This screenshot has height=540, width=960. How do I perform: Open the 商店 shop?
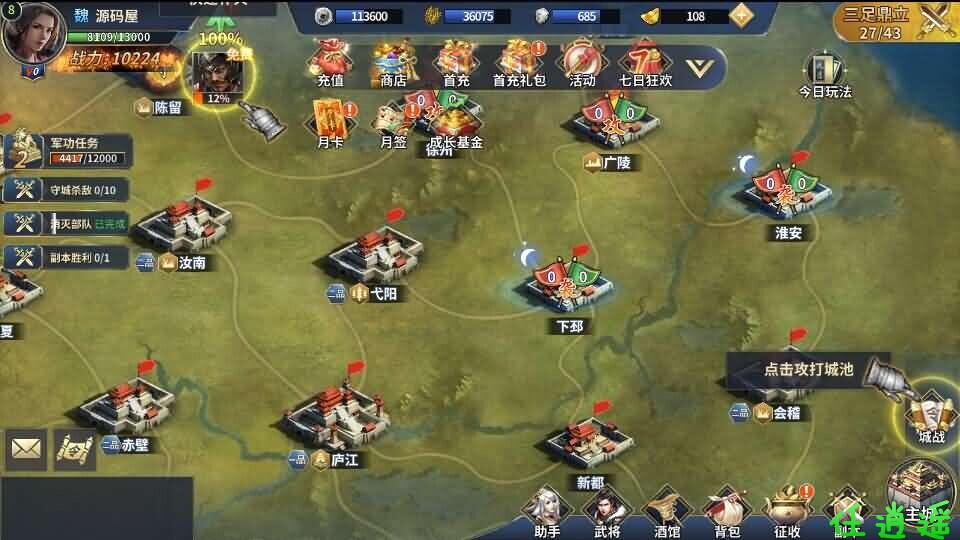click(x=393, y=62)
